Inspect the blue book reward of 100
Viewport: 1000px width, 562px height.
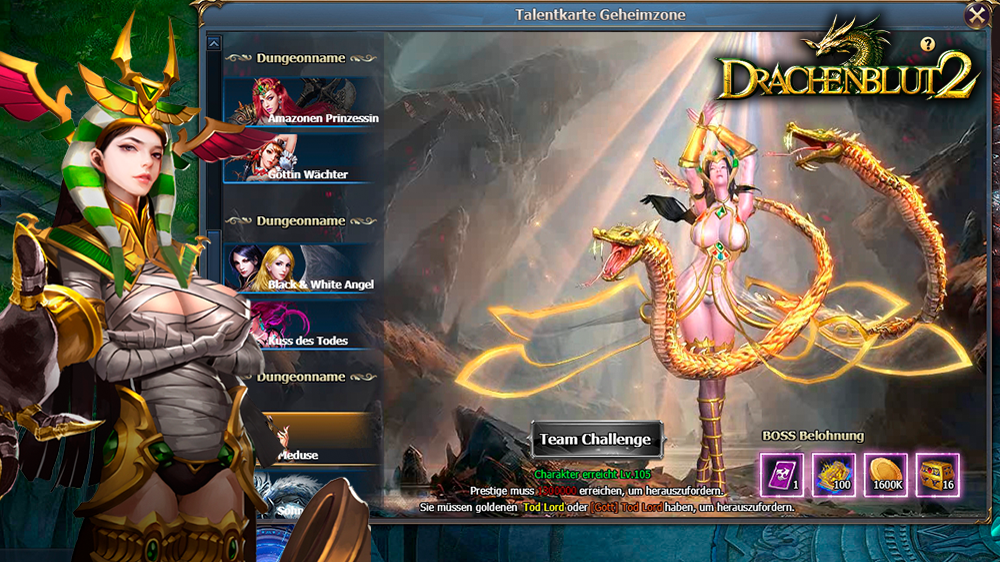coord(833,475)
